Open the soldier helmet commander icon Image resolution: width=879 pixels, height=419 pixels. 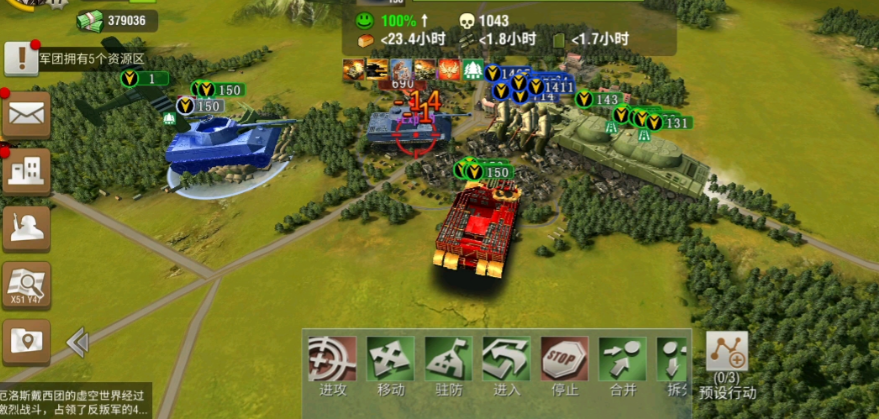[26, 228]
